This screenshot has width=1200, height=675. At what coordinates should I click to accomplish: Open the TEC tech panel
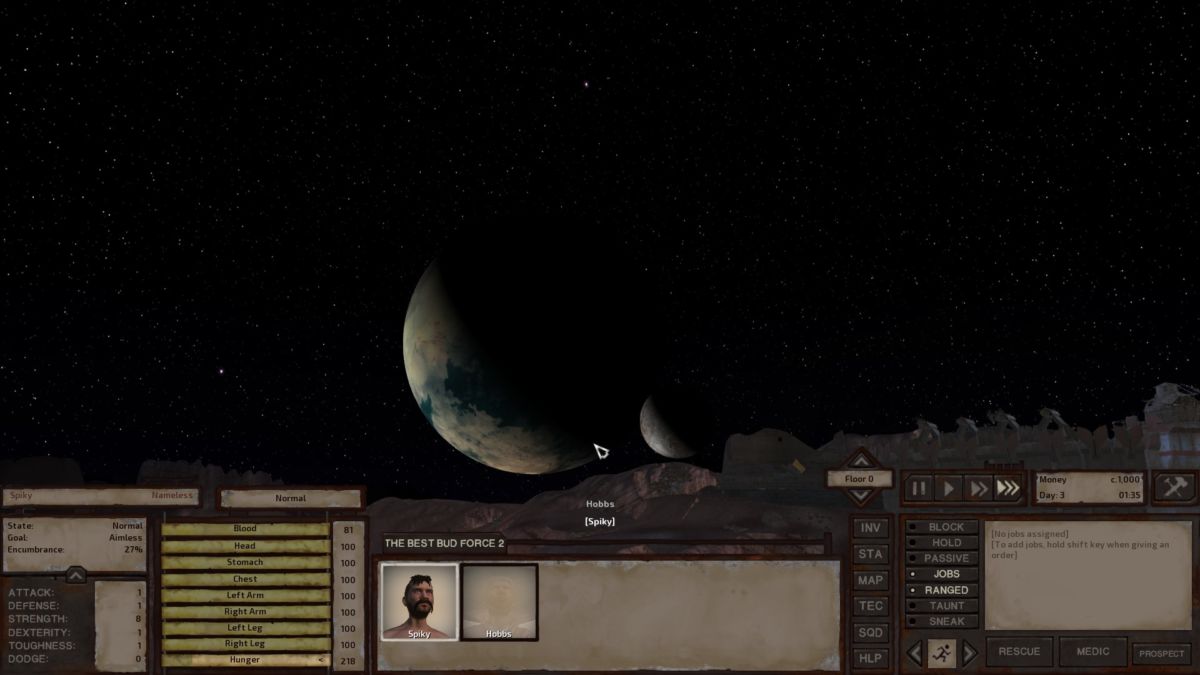[x=871, y=606]
